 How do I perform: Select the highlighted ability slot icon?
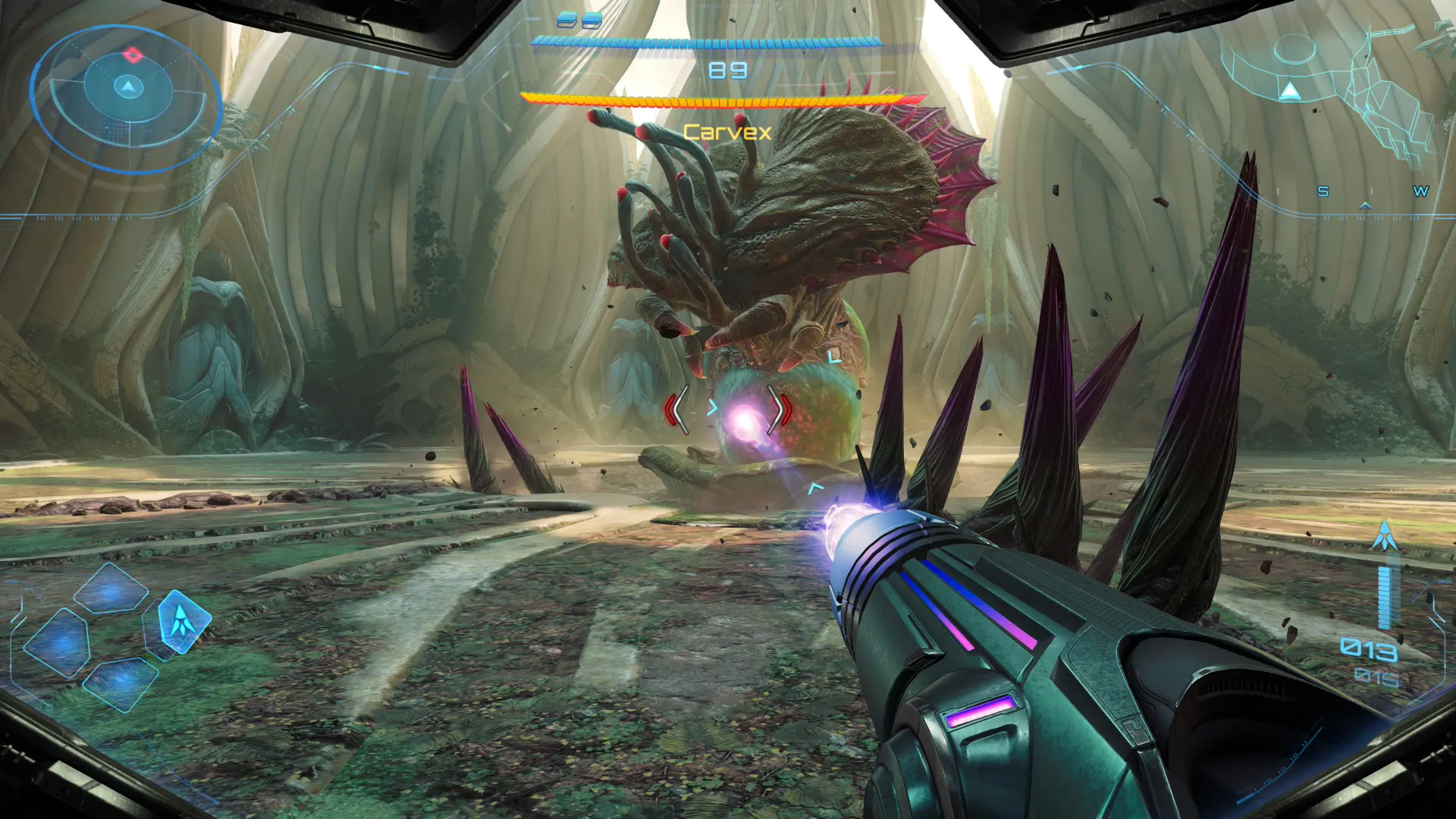pos(183,621)
